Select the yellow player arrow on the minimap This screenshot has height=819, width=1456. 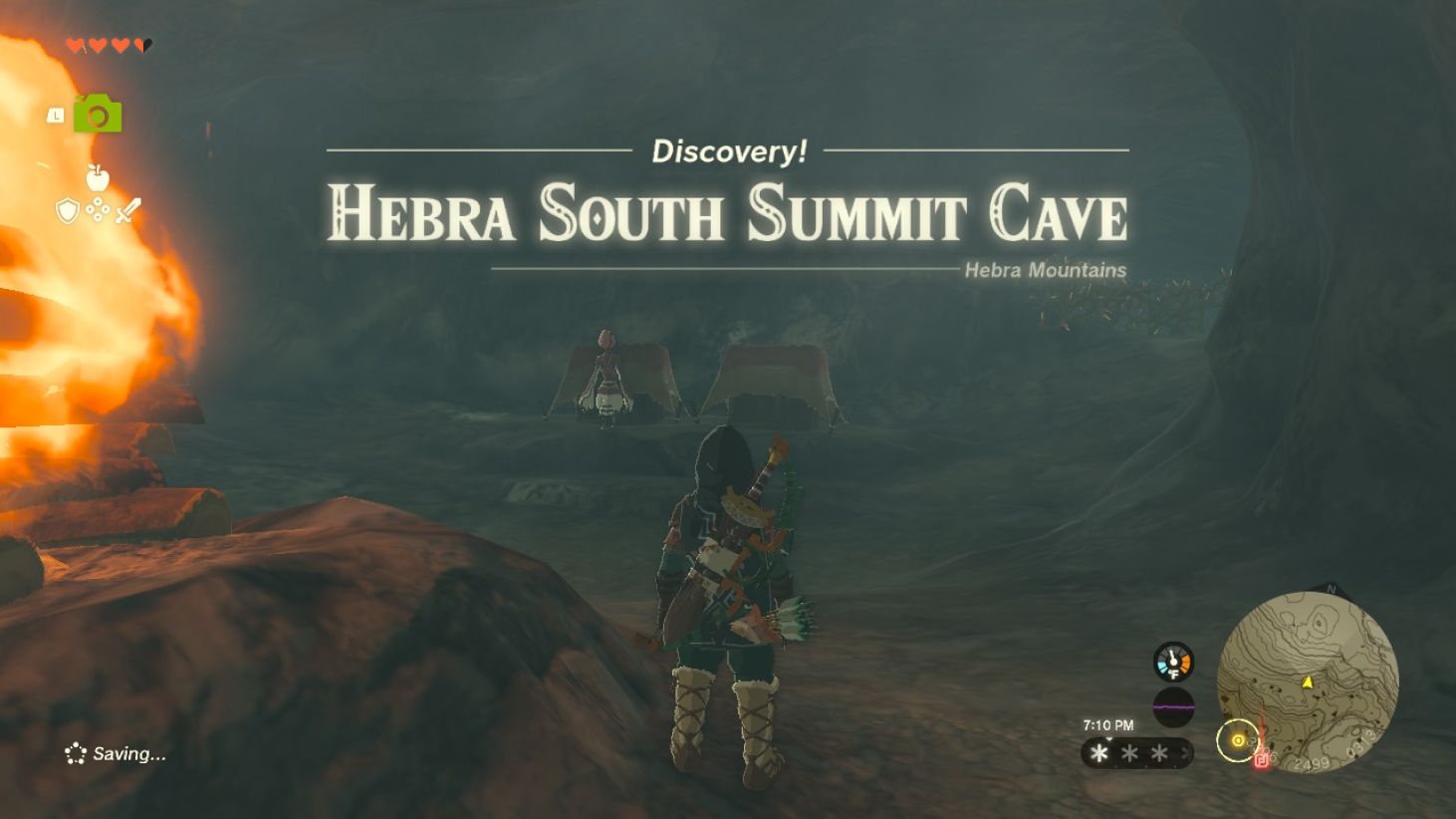(x=1307, y=684)
